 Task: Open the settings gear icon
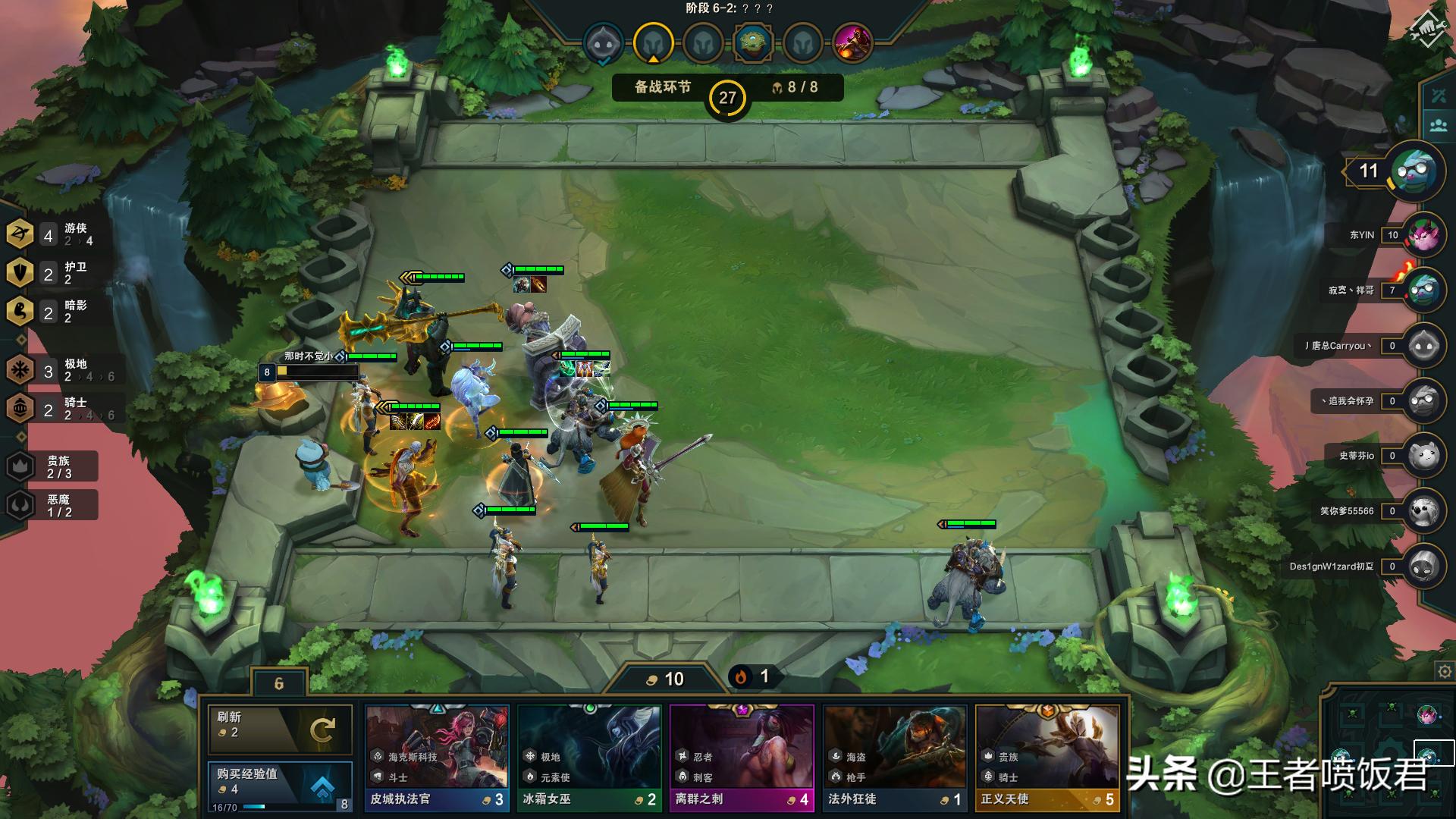pyautogui.click(x=1445, y=671)
